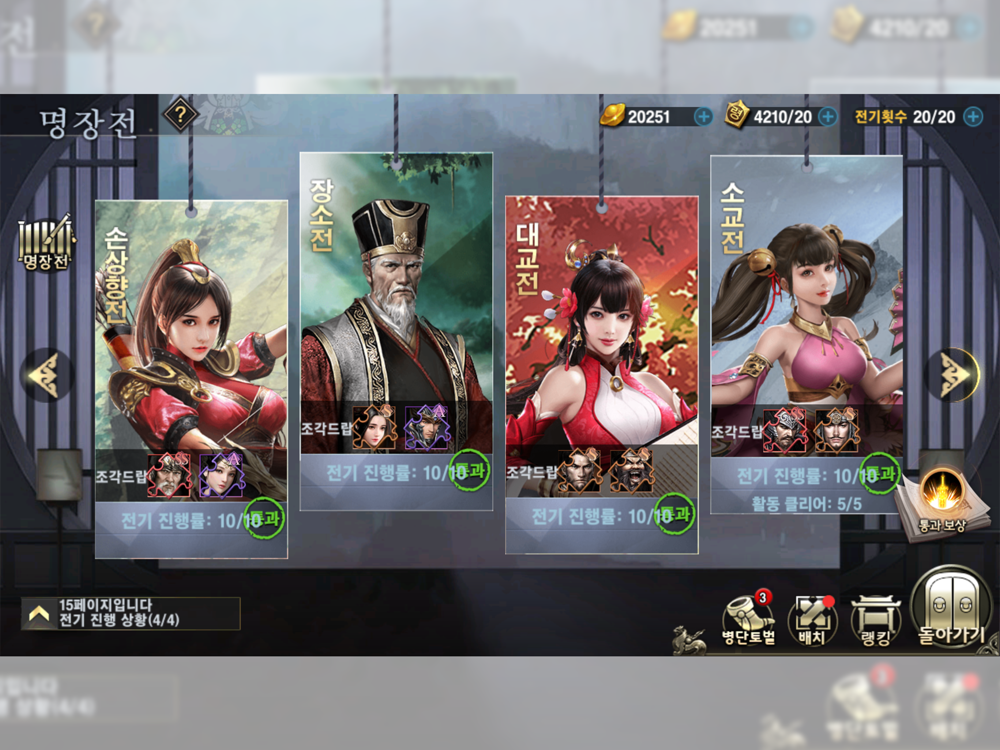
Task: Tap the plus beside 4210/20 currency
Action: [827, 116]
